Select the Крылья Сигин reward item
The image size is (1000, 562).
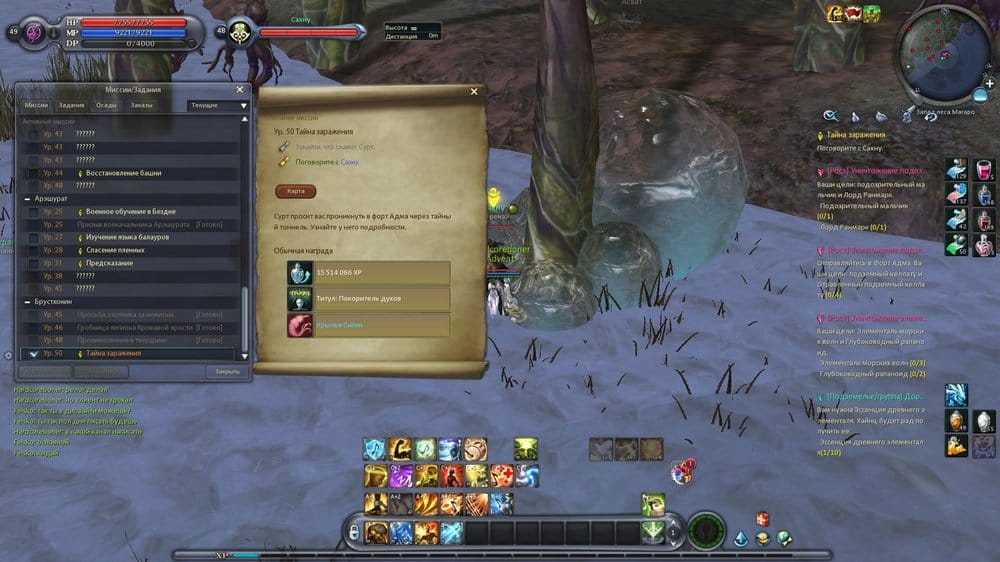(x=368, y=326)
